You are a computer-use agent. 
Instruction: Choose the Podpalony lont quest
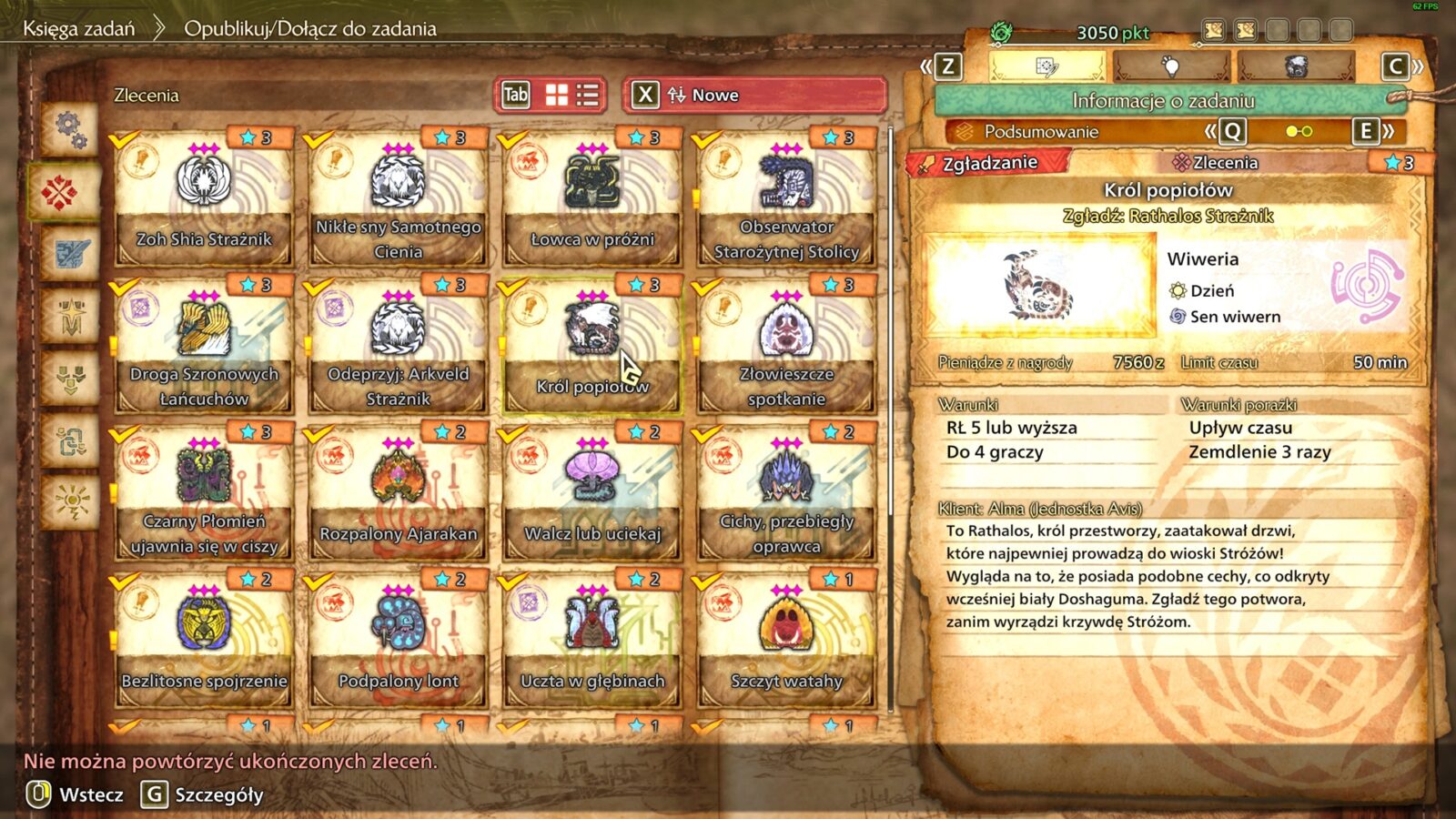click(x=398, y=642)
